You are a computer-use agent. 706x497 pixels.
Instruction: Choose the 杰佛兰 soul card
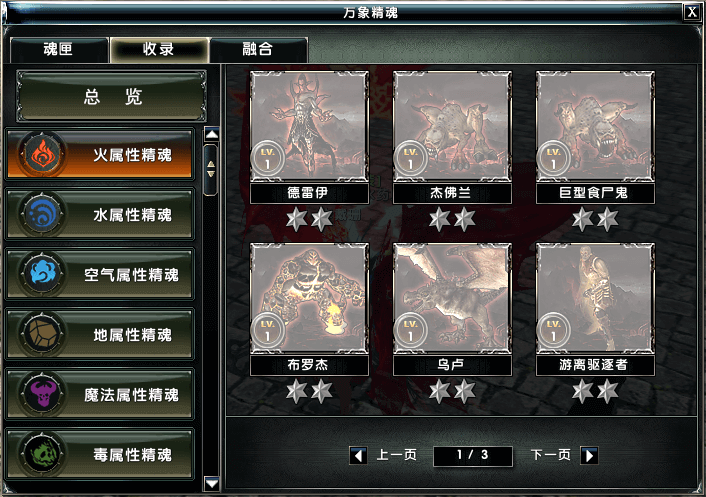click(x=452, y=127)
